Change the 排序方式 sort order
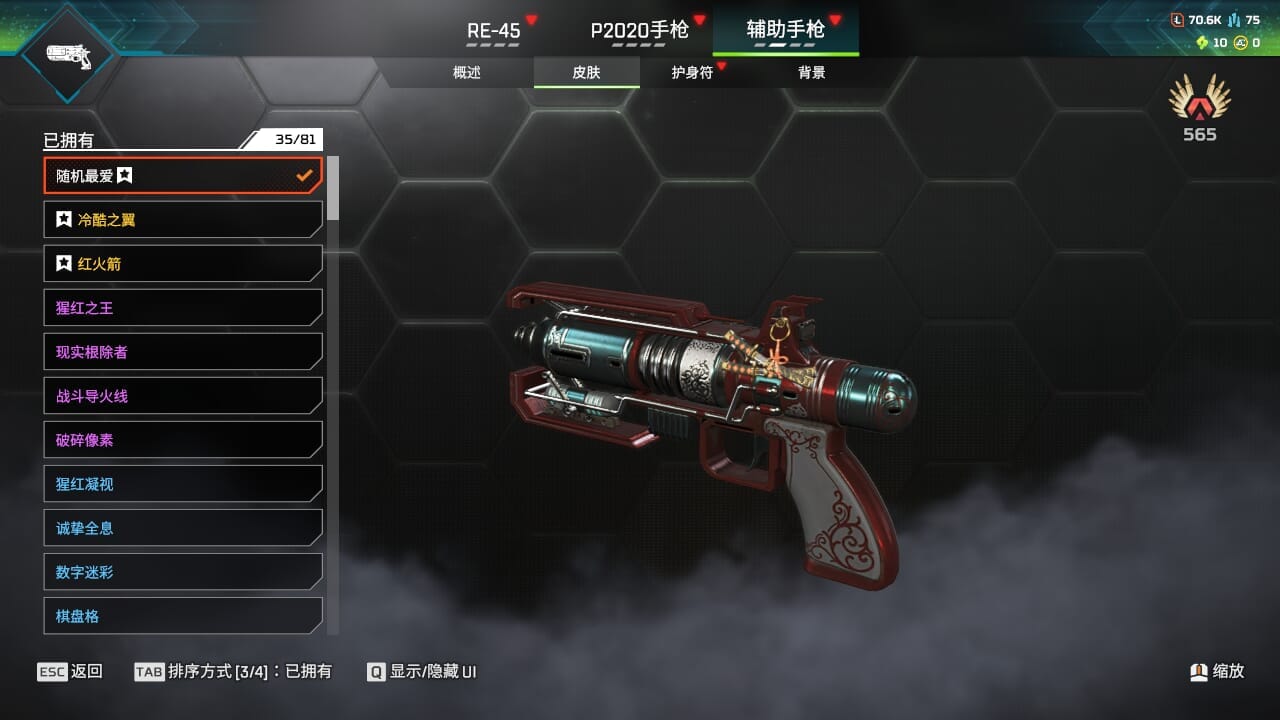Screen dimensions: 1280x720 [x=233, y=671]
